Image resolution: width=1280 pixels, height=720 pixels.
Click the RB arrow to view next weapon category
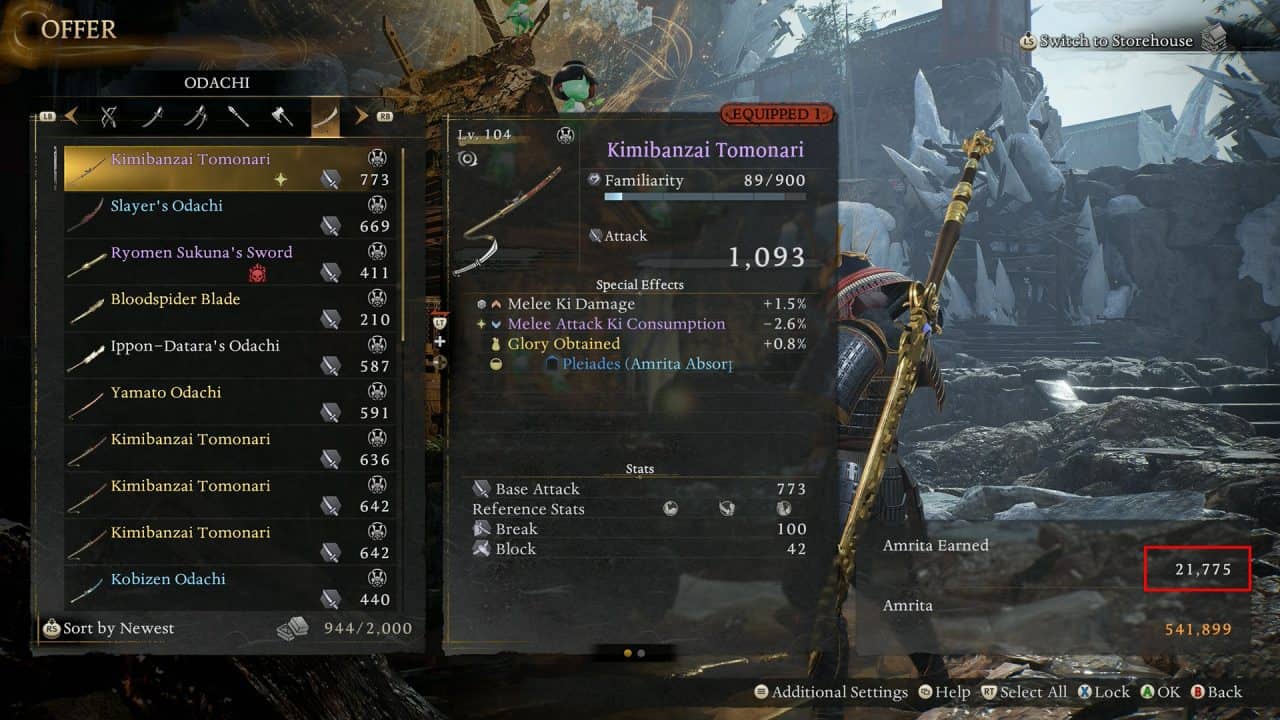click(362, 116)
